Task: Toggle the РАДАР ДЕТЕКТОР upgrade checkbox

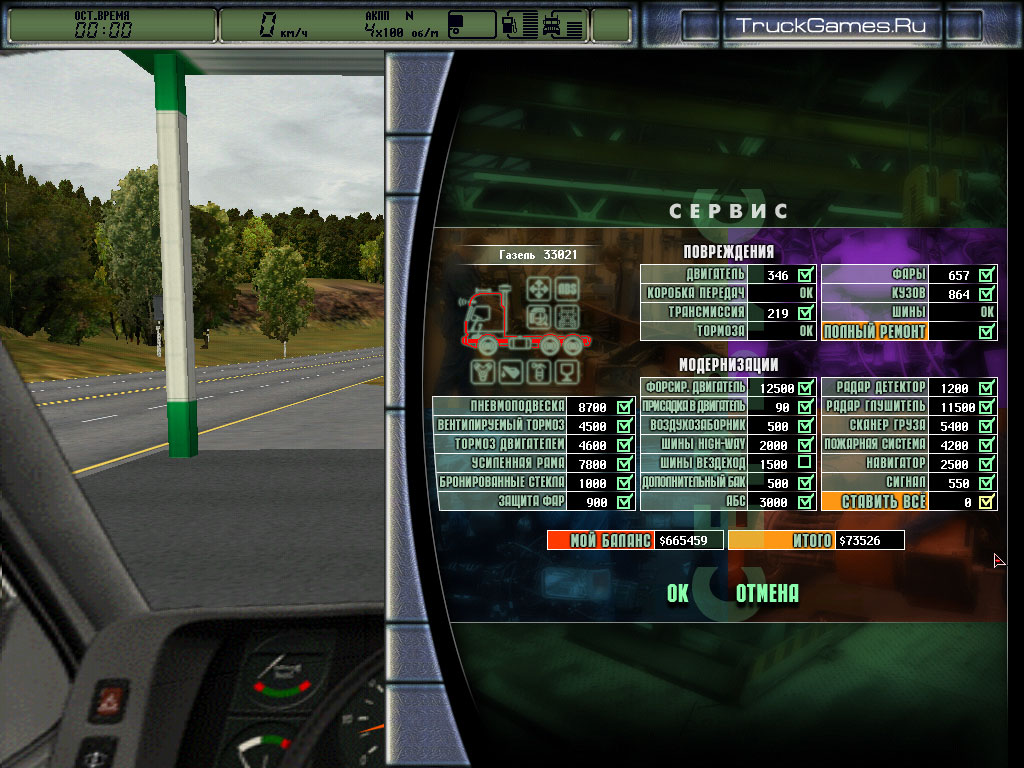Action: pos(987,388)
